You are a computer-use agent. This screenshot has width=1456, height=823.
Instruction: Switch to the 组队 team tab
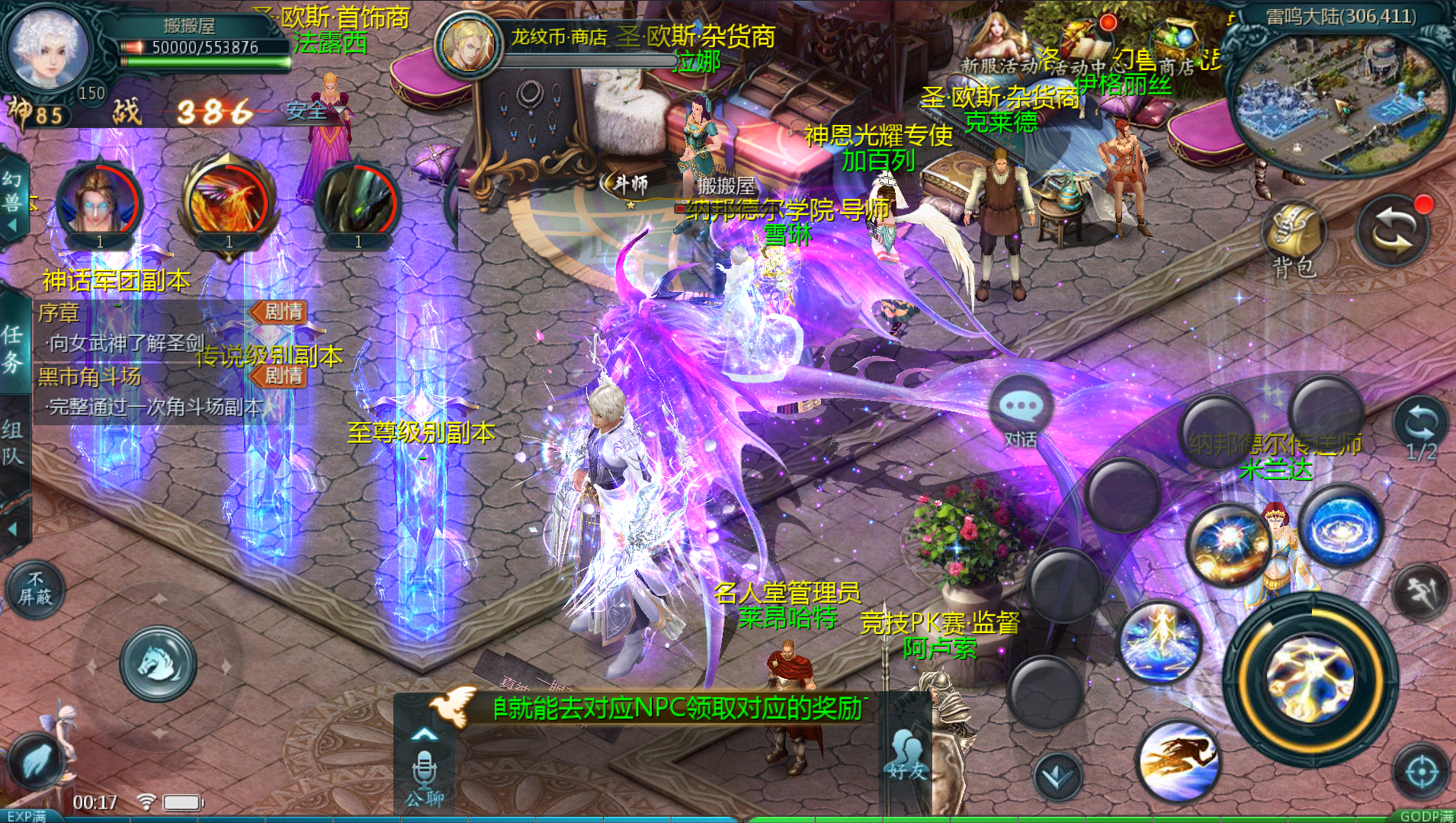pos(13,442)
